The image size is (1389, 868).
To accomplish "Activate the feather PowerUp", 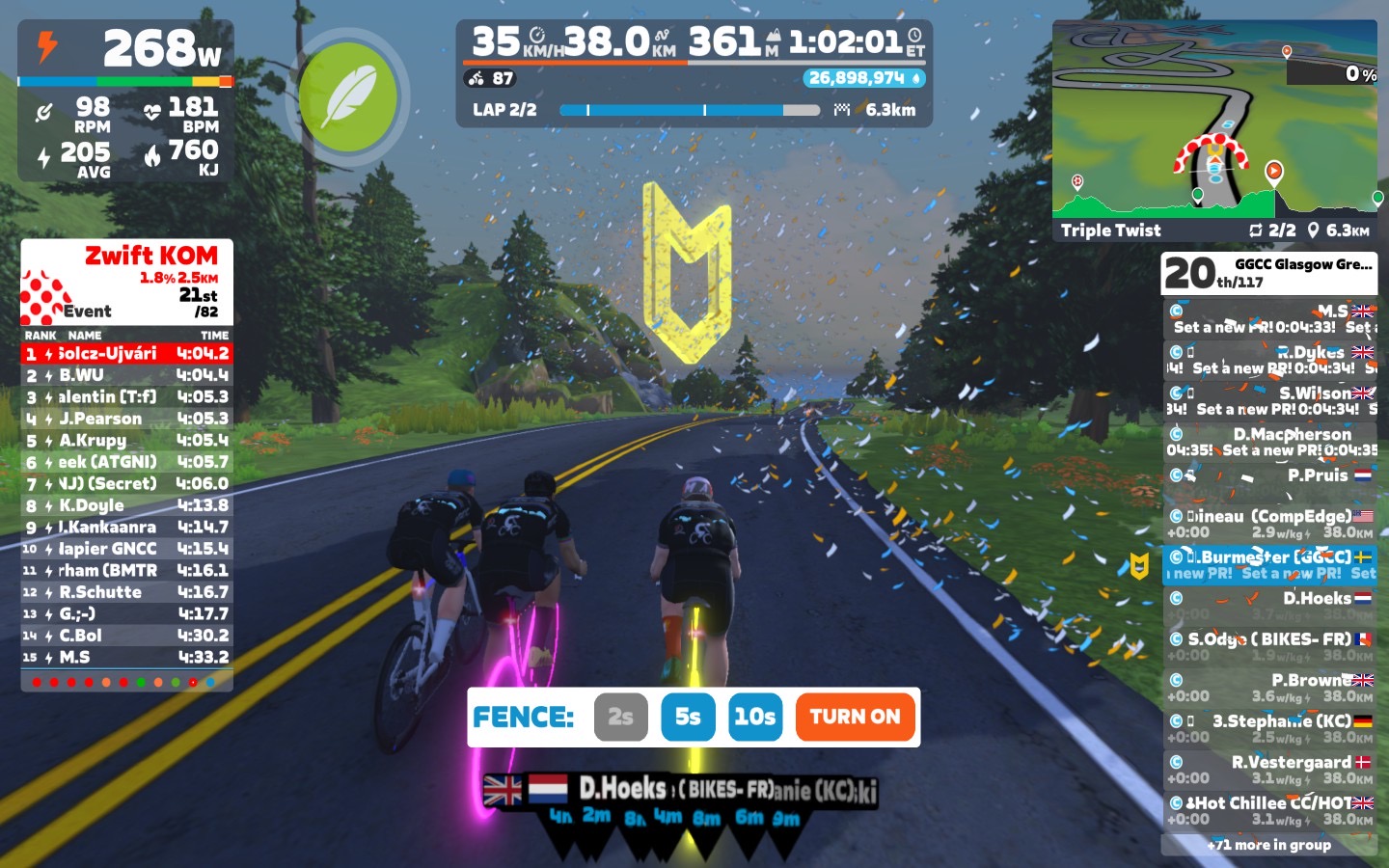I will coord(347,97).
